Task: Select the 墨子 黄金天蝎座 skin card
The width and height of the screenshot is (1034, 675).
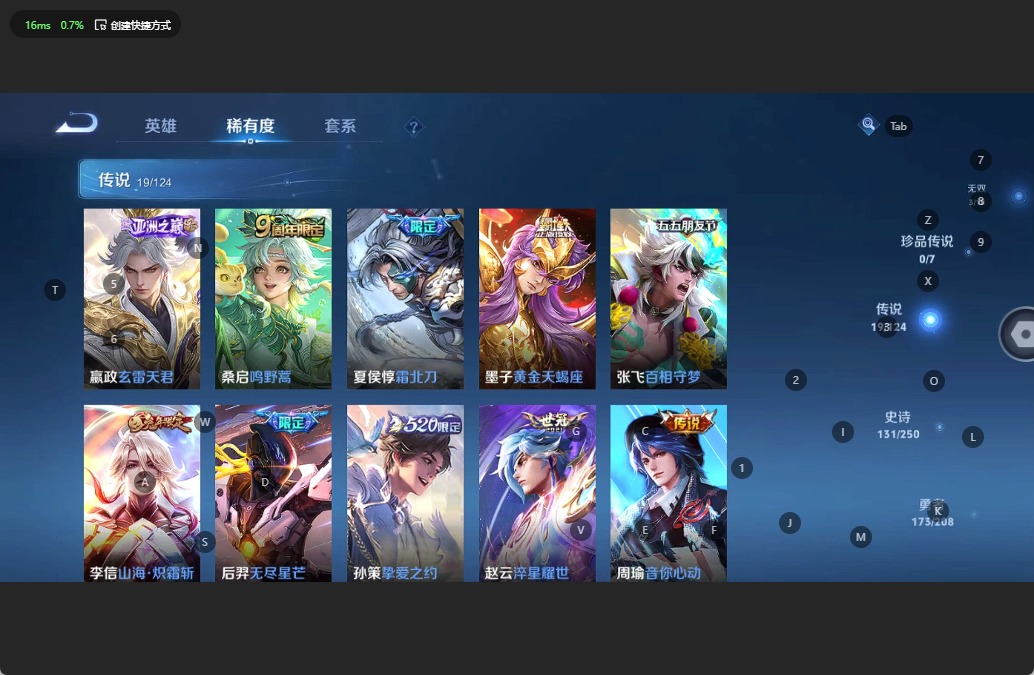Action: click(537, 298)
